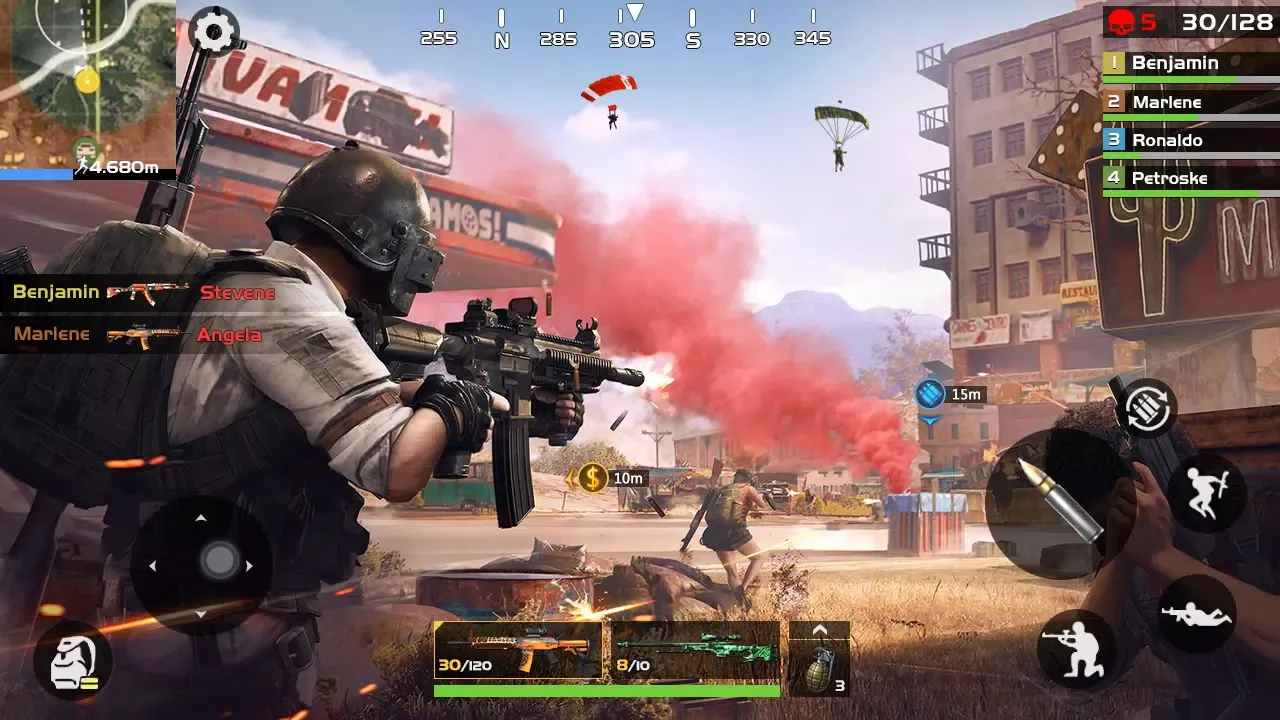Open the backpack inventory icon

(x=72, y=660)
